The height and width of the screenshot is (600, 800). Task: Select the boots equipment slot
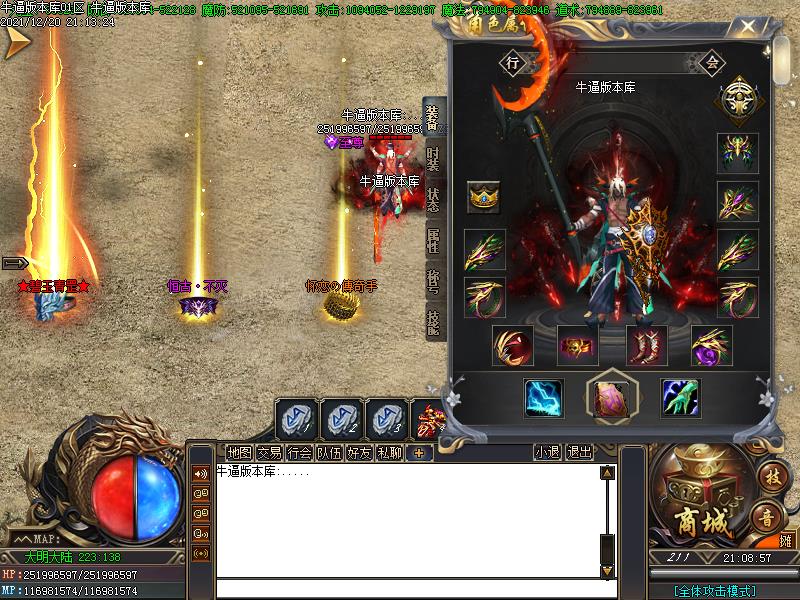[646, 346]
